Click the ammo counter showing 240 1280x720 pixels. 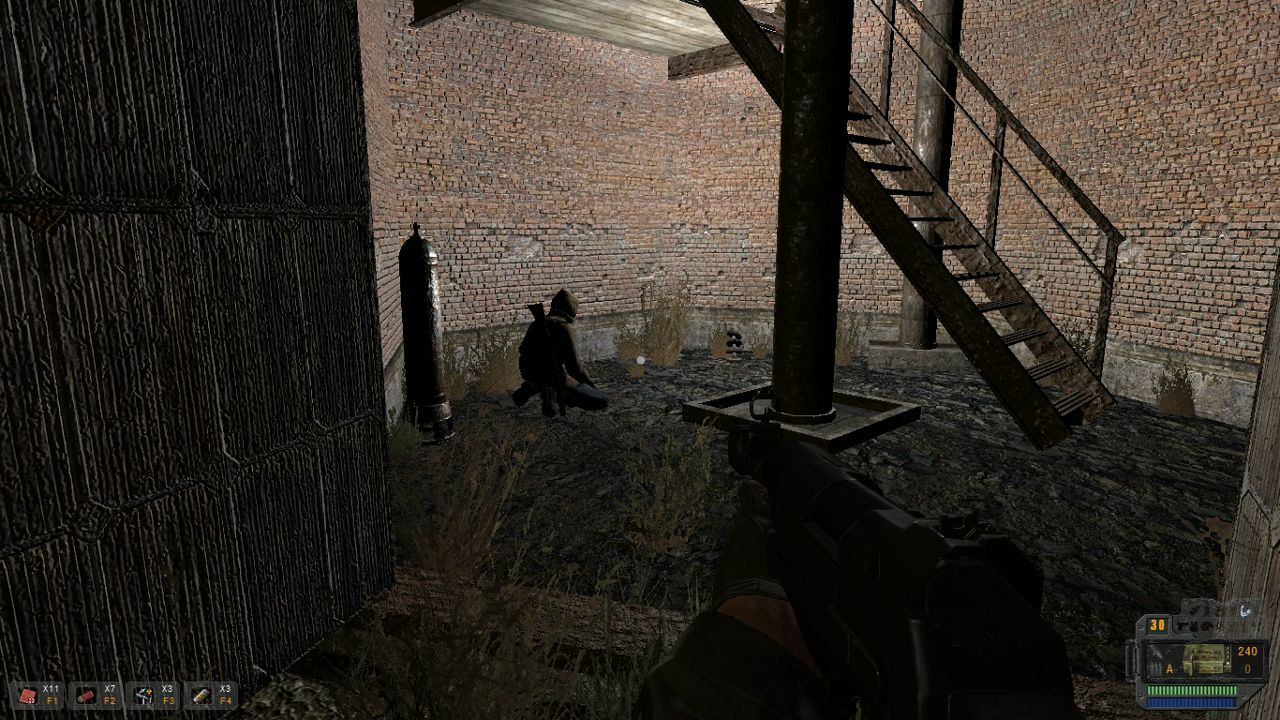coord(1247,652)
